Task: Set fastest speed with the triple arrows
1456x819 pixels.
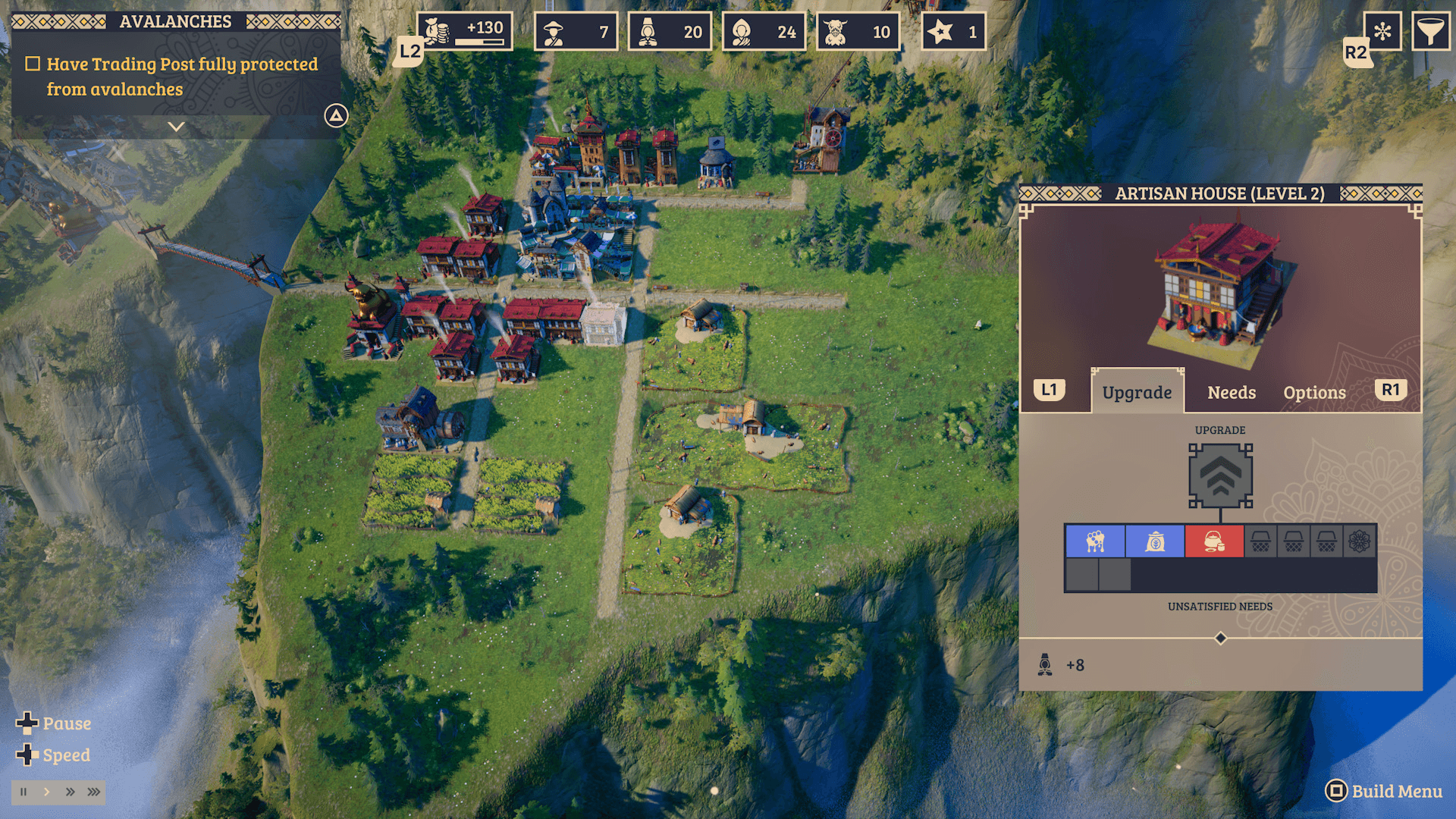Action: tap(93, 792)
